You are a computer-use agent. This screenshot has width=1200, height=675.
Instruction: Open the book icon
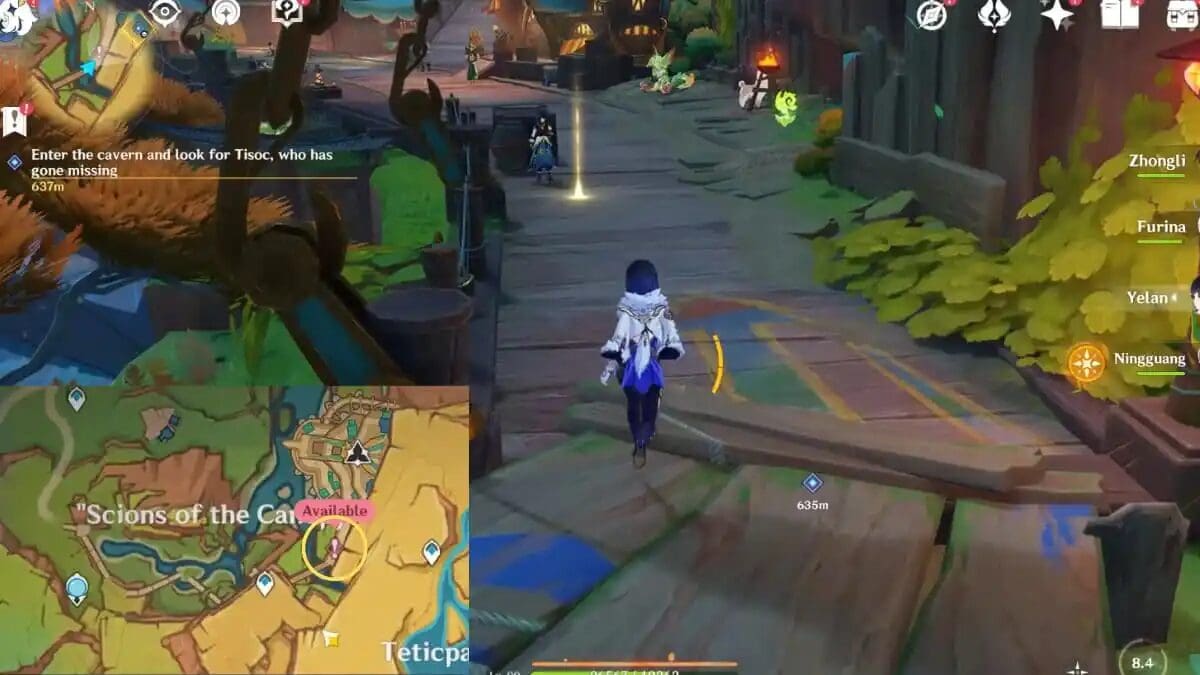(x=1120, y=14)
